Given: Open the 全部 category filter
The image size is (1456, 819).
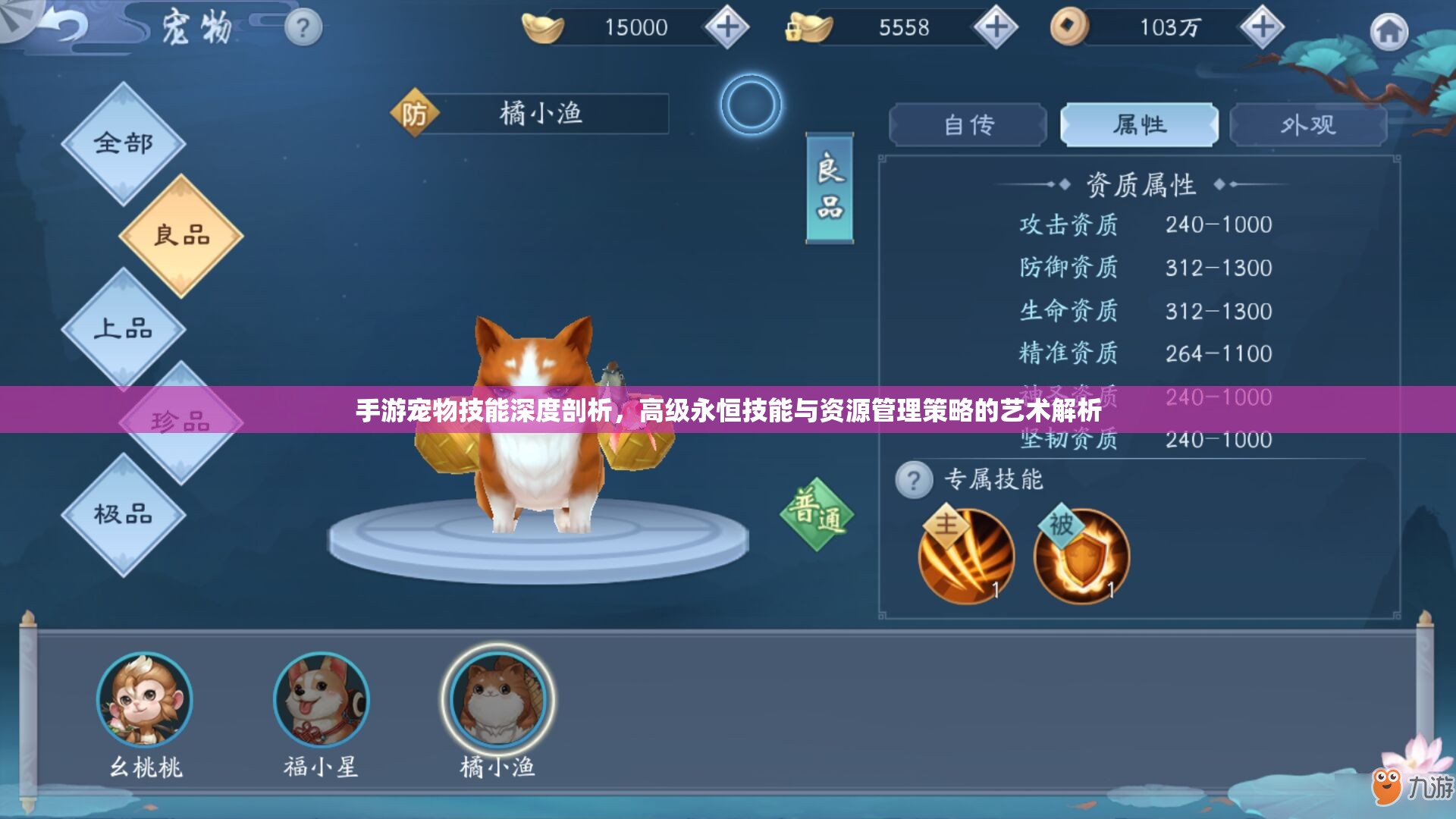Looking at the screenshot, I should pos(124,140).
